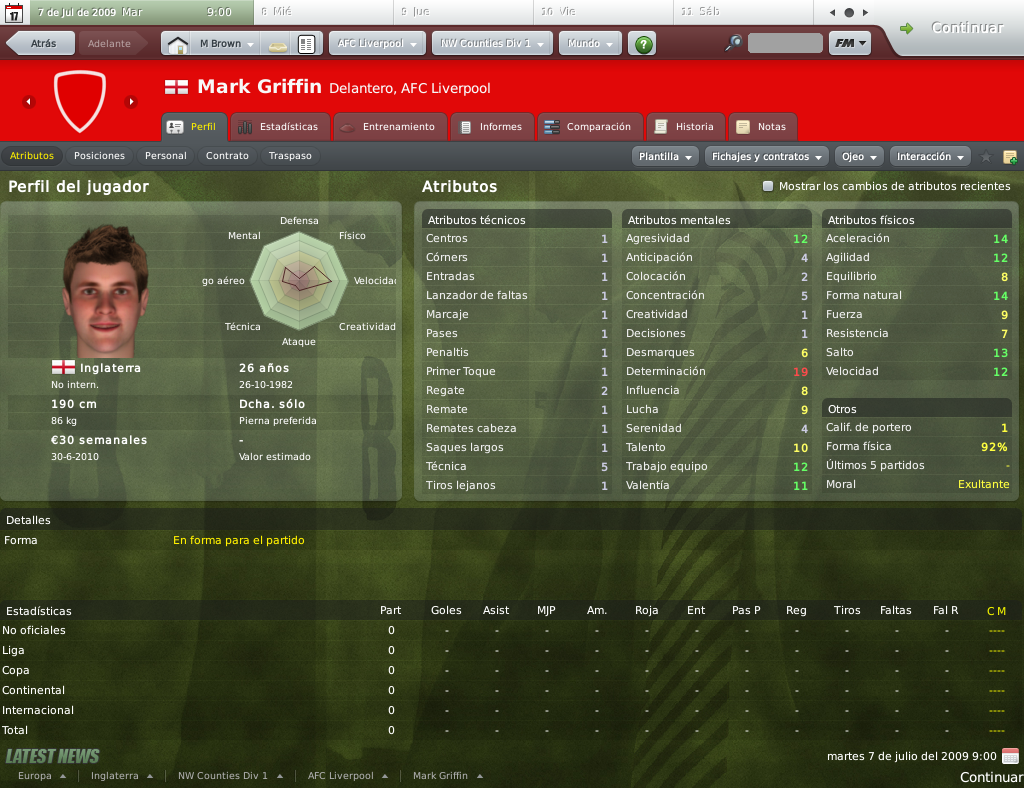
Task: Select the Contrato sub-tab
Action: [227, 156]
